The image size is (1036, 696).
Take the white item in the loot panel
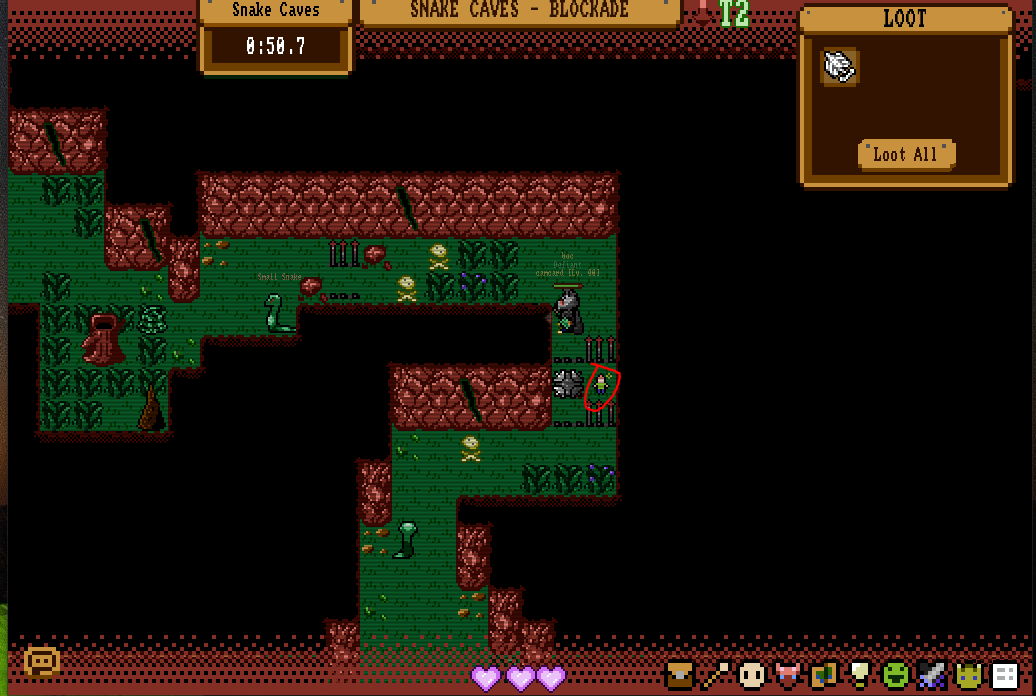[840, 67]
